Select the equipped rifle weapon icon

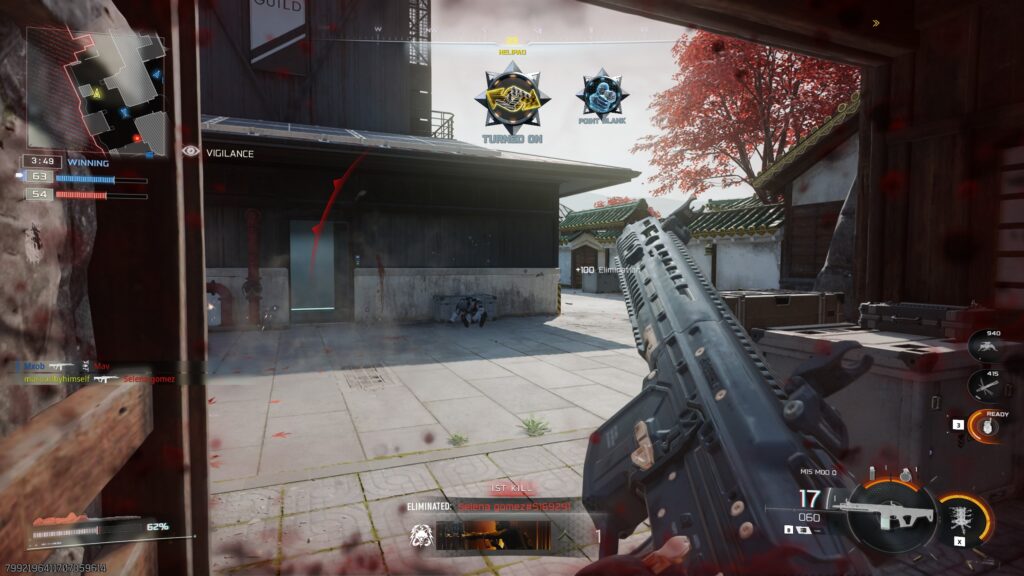click(884, 516)
